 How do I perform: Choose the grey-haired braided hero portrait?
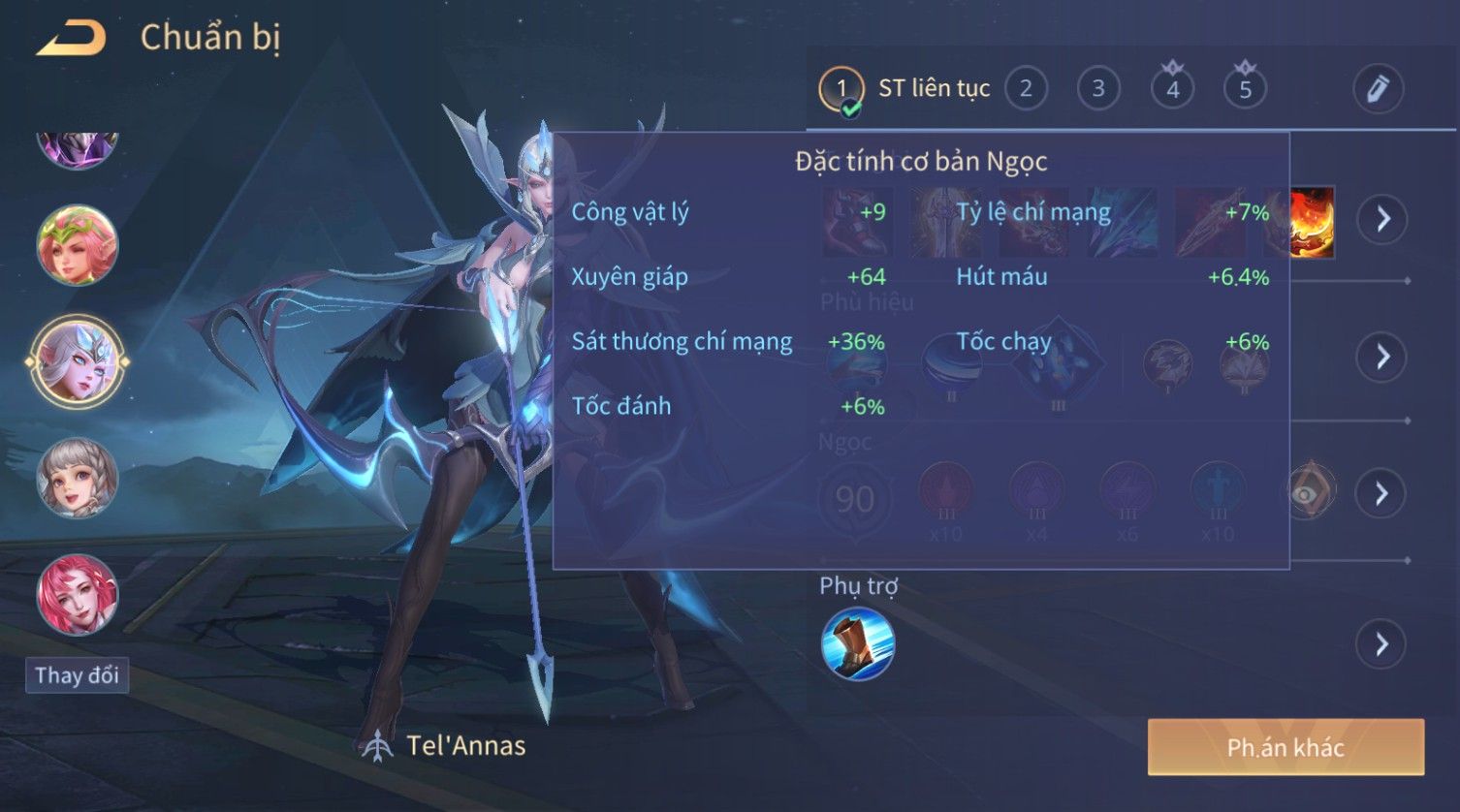(78, 478)
